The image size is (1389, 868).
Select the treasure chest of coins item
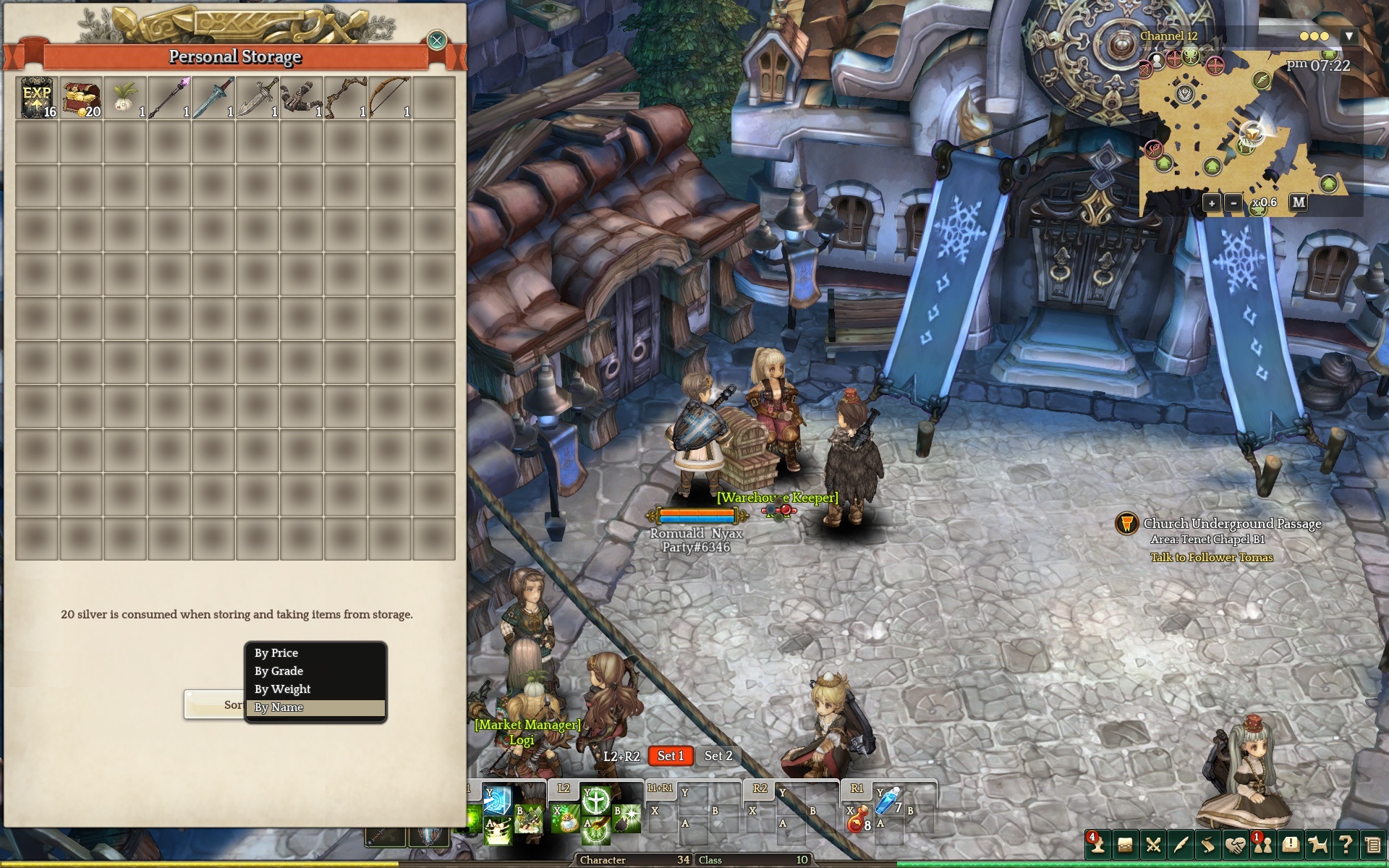pyautogui.click(x=82, y=98)
